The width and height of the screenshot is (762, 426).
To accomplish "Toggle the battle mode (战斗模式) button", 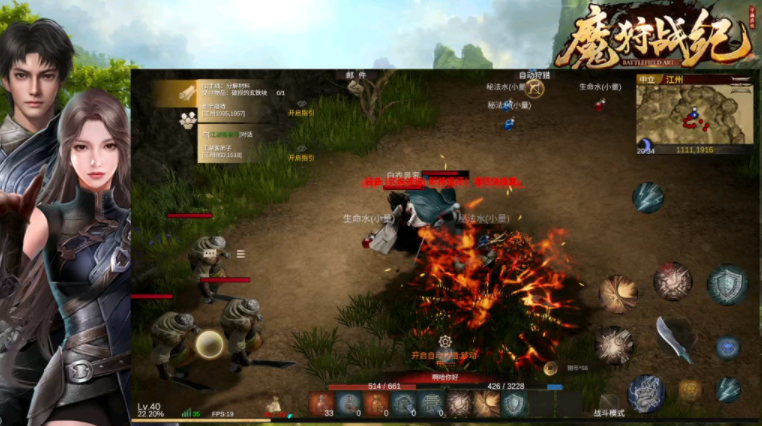I will [x=610, y=412].
